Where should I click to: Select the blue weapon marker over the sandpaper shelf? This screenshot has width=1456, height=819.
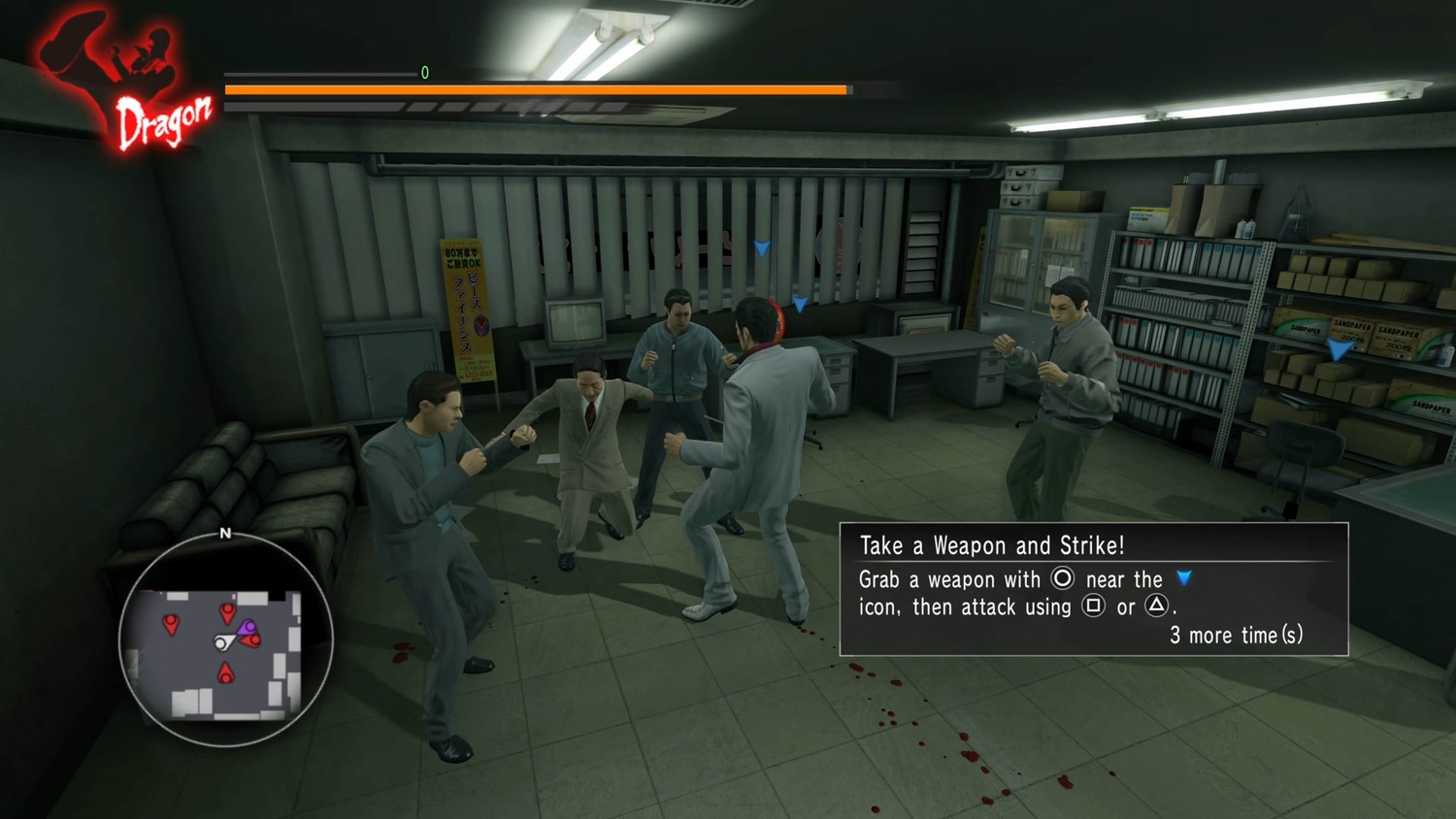pyautogui.click(x=1340, y=349)
